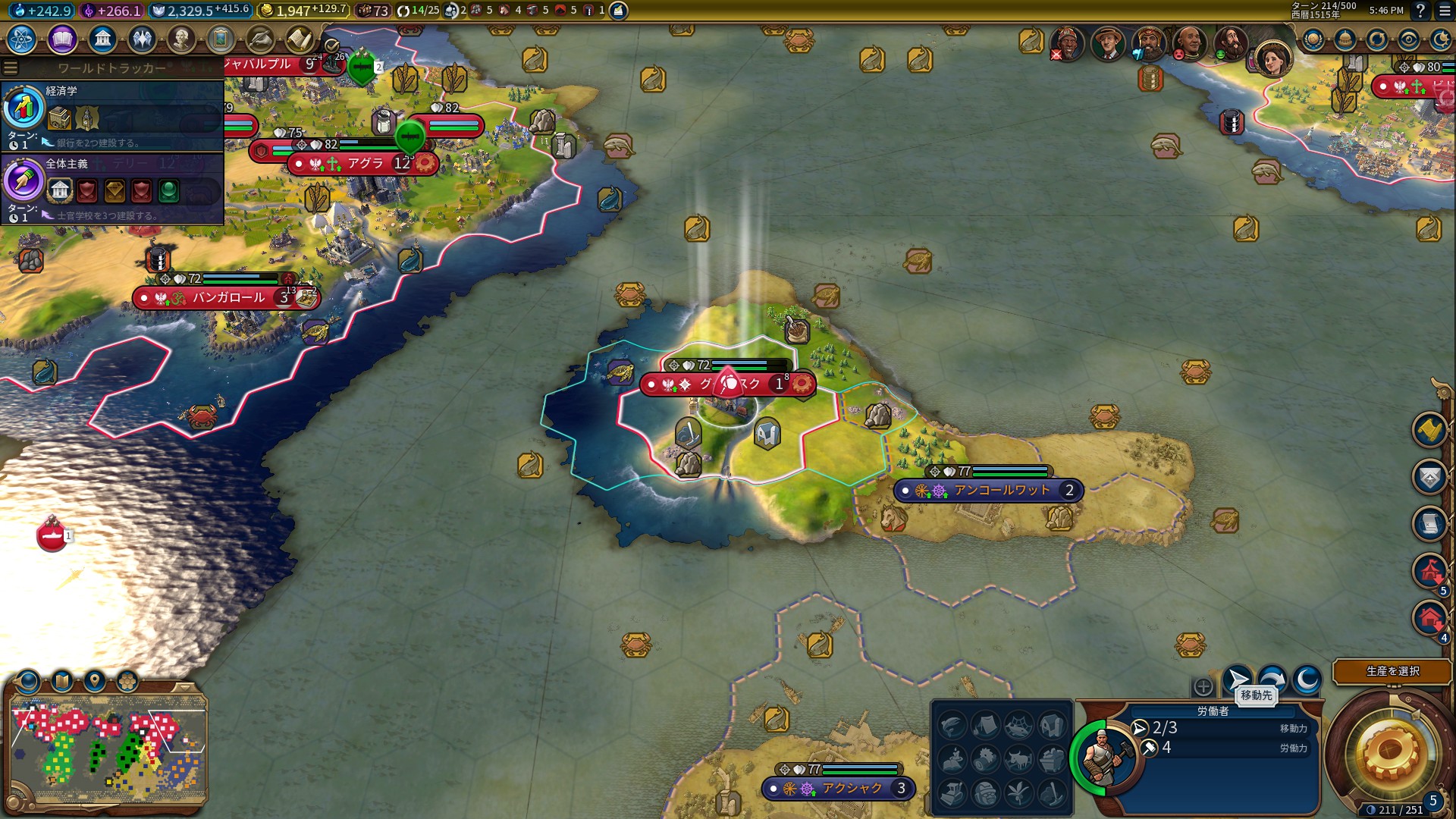Open the help question mark button
This screenshot has width=1456, height=819.
(x=1420, y=11)
